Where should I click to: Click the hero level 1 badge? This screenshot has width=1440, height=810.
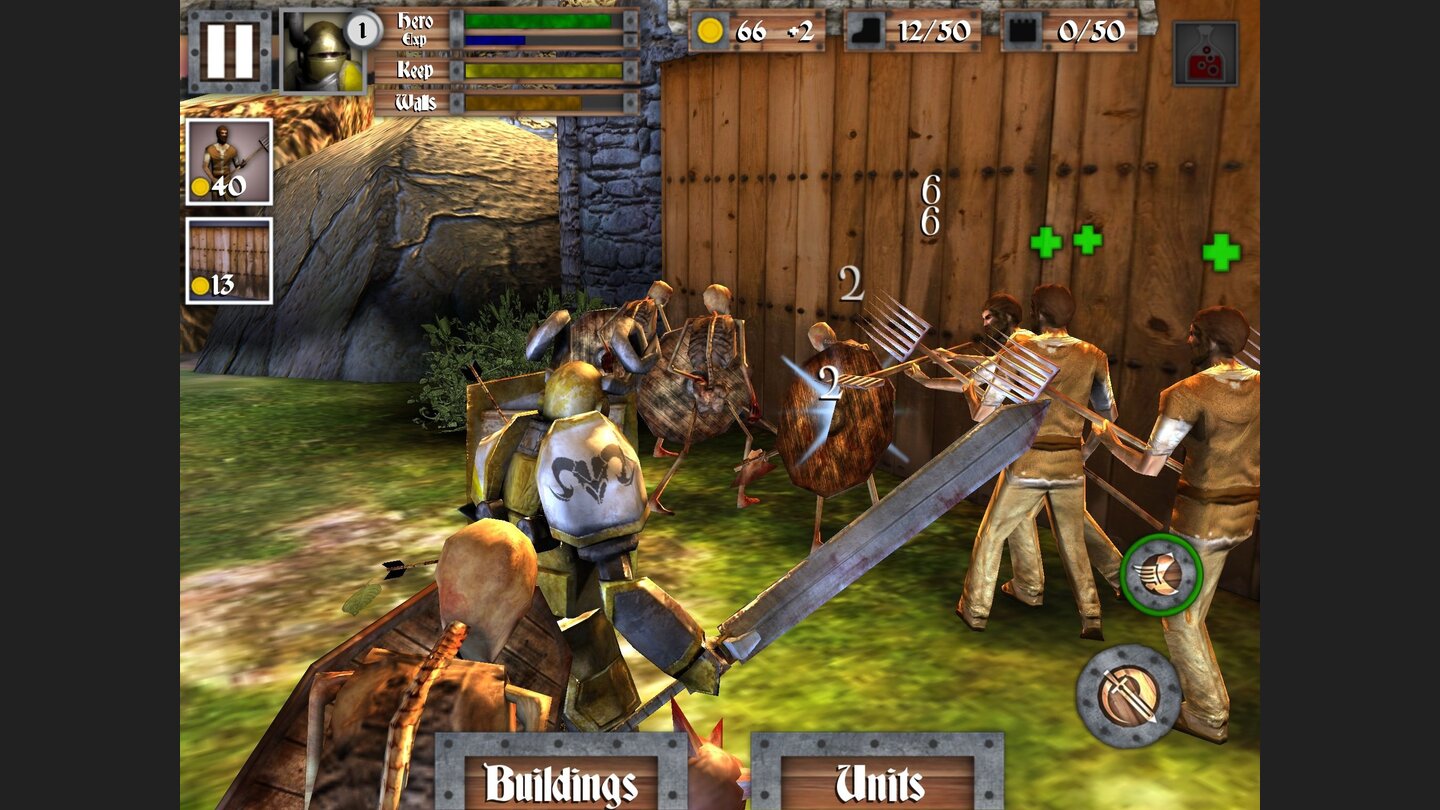click(365, 29)
